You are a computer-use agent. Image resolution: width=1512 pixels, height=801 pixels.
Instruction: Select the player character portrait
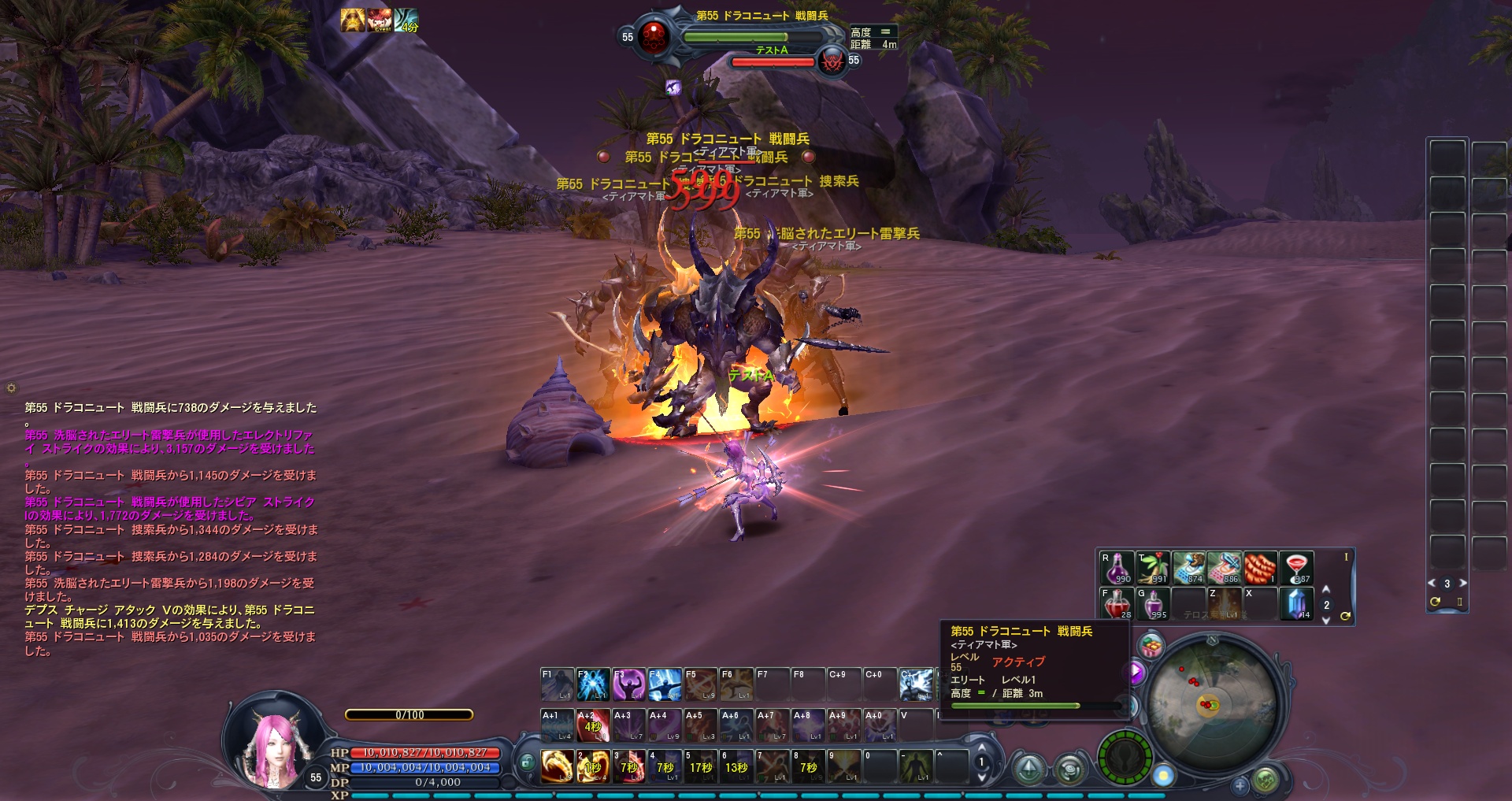[x=276, y=740]
